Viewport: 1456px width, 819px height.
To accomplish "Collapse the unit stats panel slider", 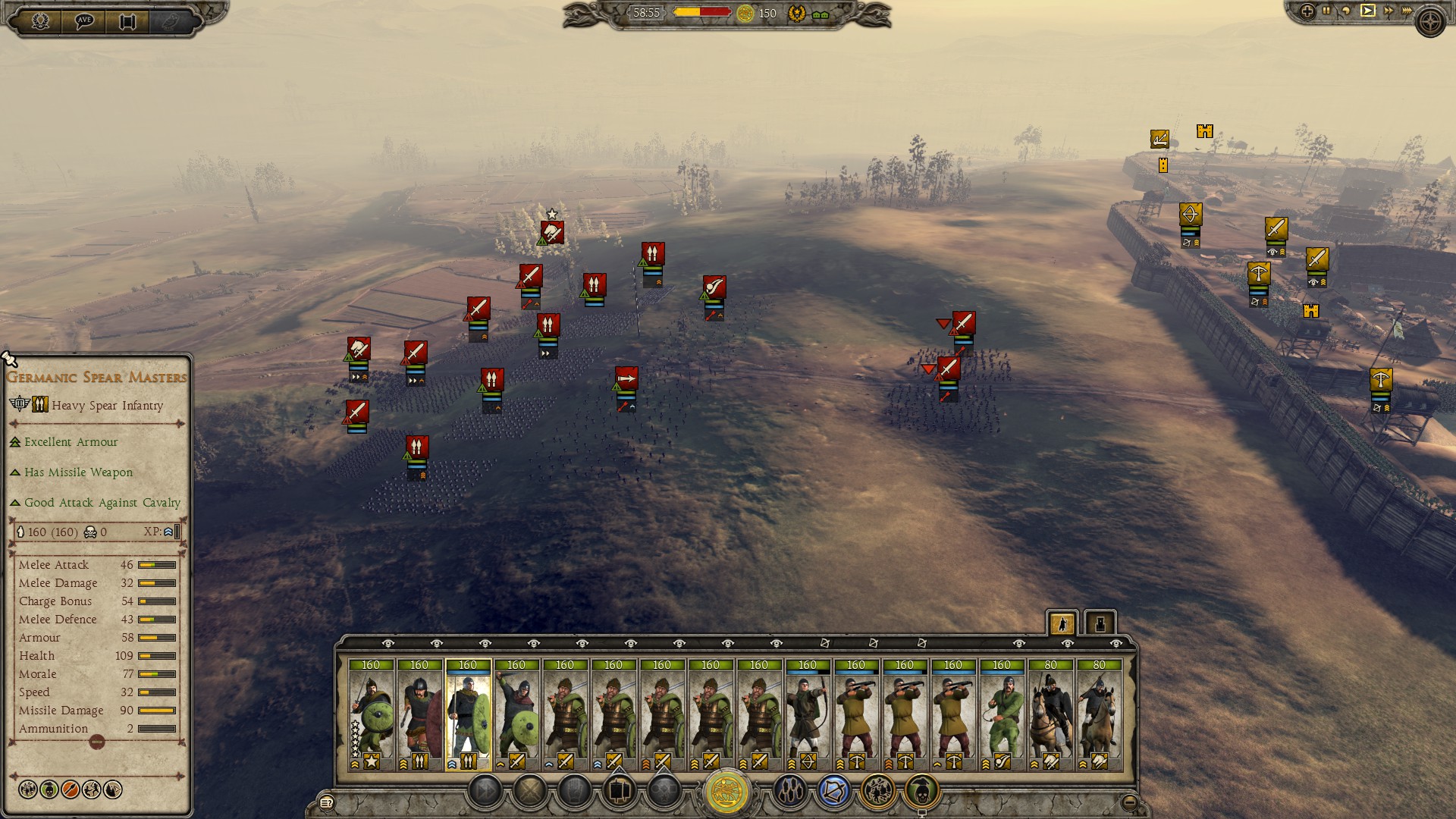I will (96, 742).
